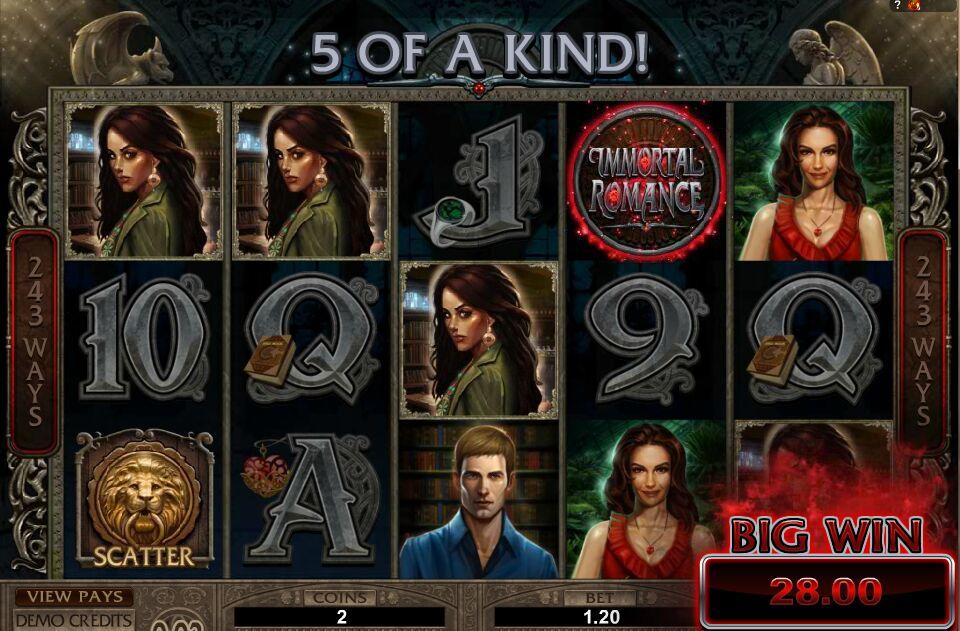Open the View Pays paytable
The height and width of the screenshot is (631, 960).
point(74,597)
